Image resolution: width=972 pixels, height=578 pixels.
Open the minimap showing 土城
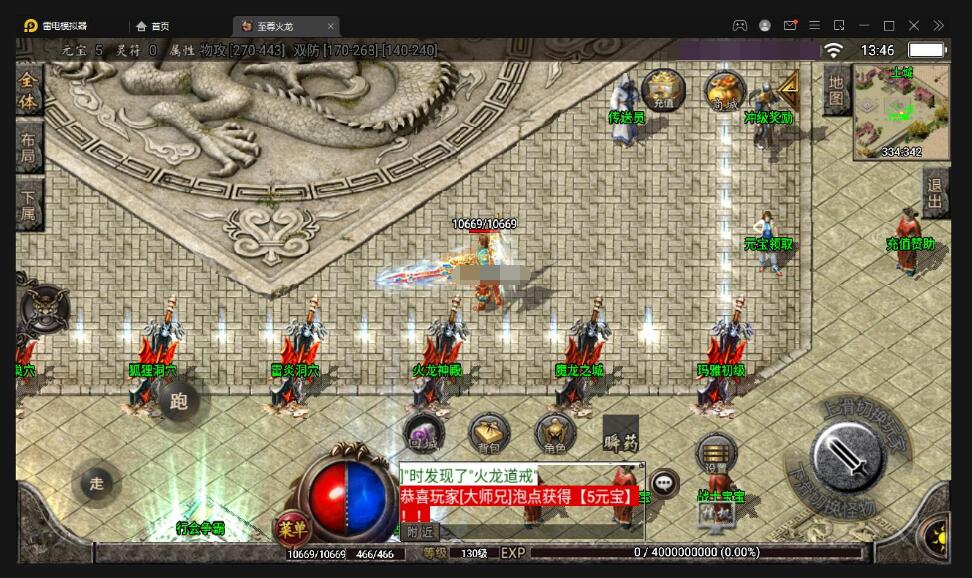tap(900, 111)
